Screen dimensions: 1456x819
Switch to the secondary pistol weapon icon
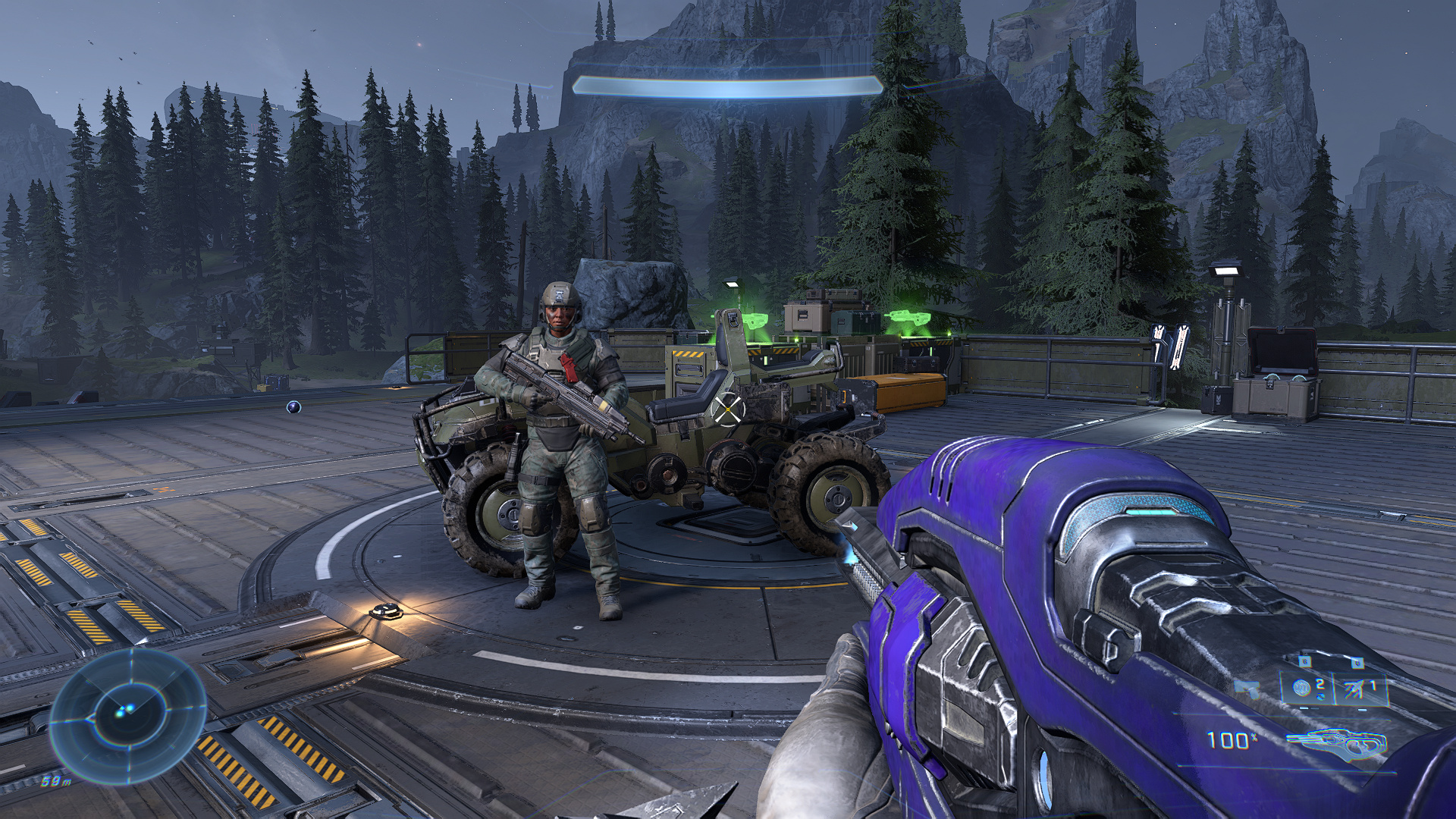(x=1247, y=689)
